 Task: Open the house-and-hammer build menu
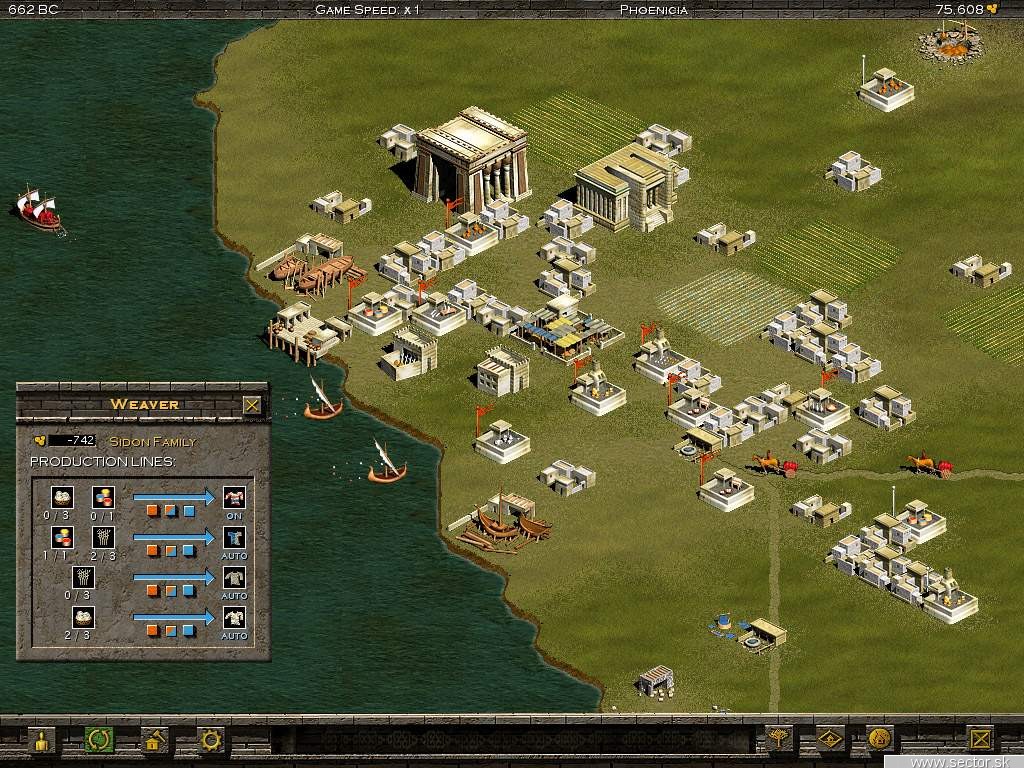point(154,741)
